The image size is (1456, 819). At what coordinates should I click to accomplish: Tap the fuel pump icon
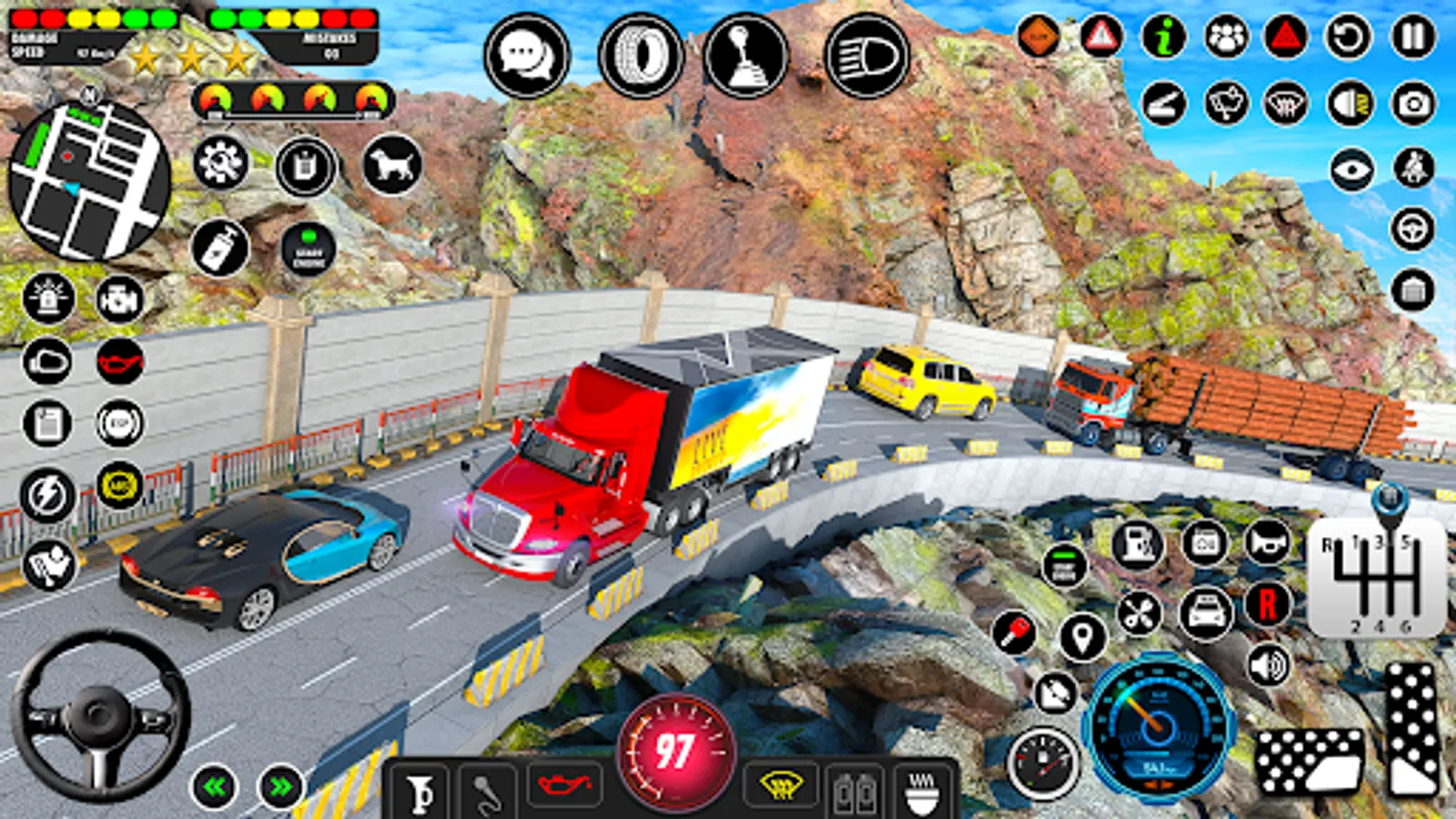coord(1137,545)
